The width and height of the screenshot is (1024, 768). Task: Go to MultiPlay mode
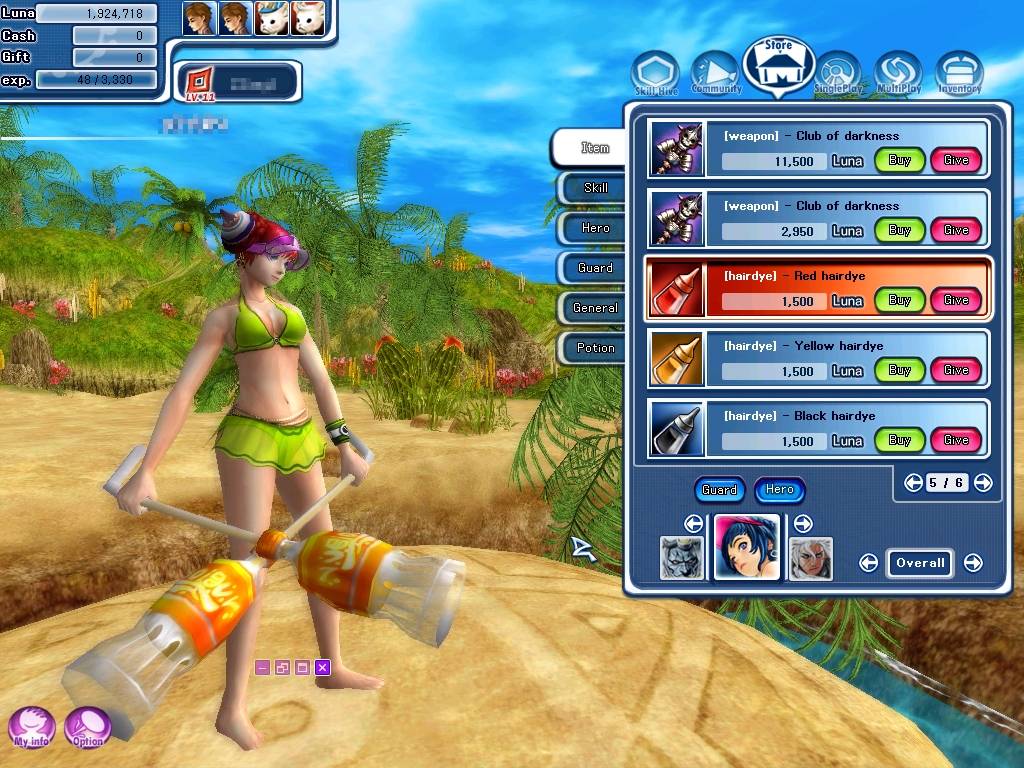click(x=897, y=74)
